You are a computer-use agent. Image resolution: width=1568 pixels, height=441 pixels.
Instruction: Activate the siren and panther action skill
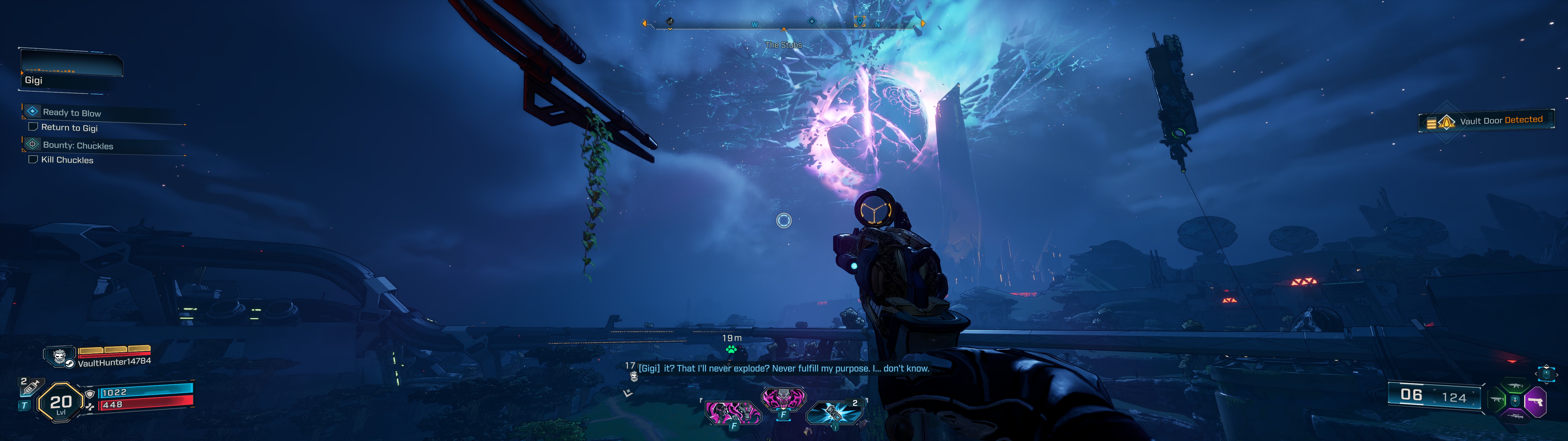(x=733, y=413)
